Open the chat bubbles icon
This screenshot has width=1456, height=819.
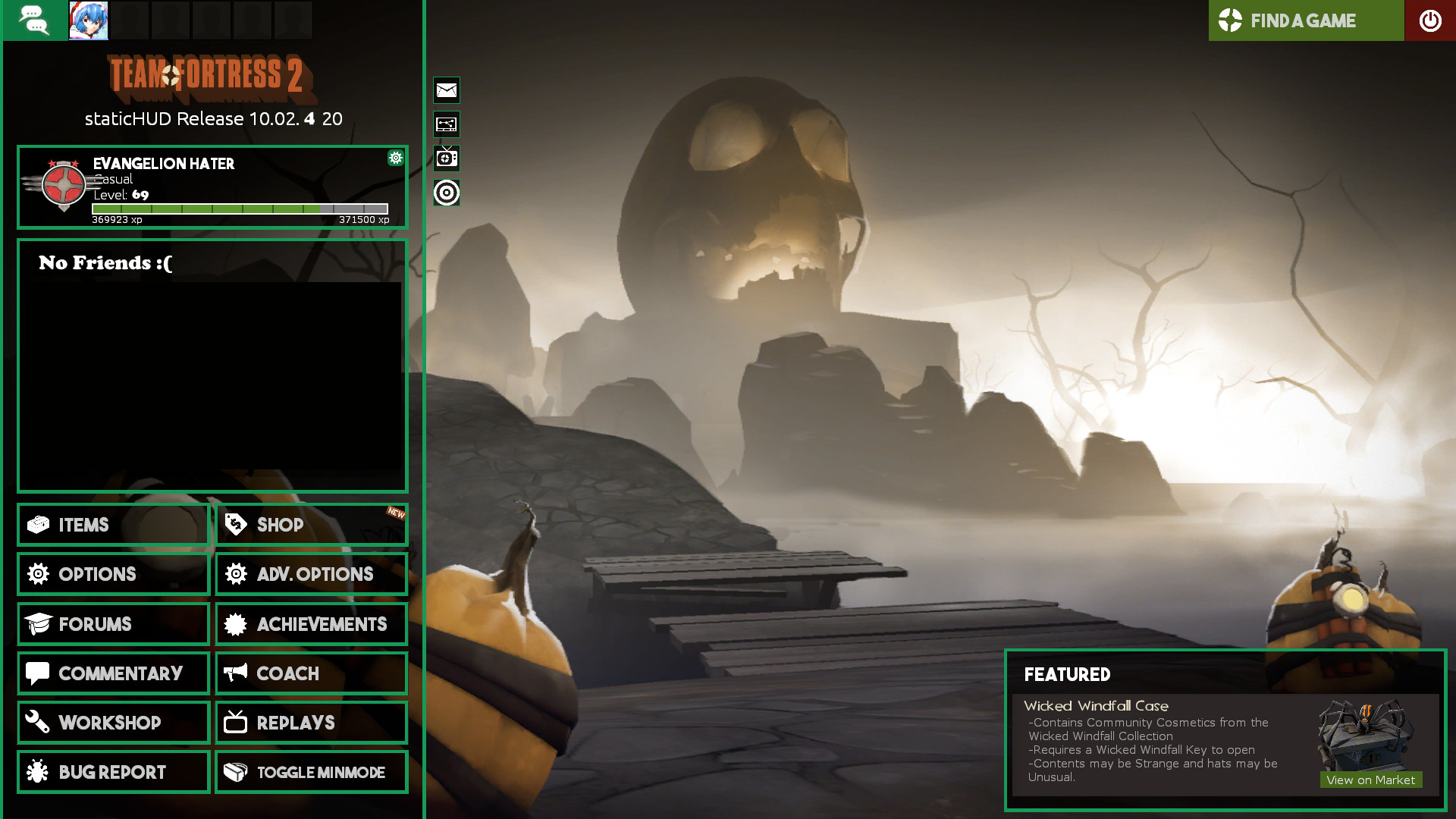35,20
